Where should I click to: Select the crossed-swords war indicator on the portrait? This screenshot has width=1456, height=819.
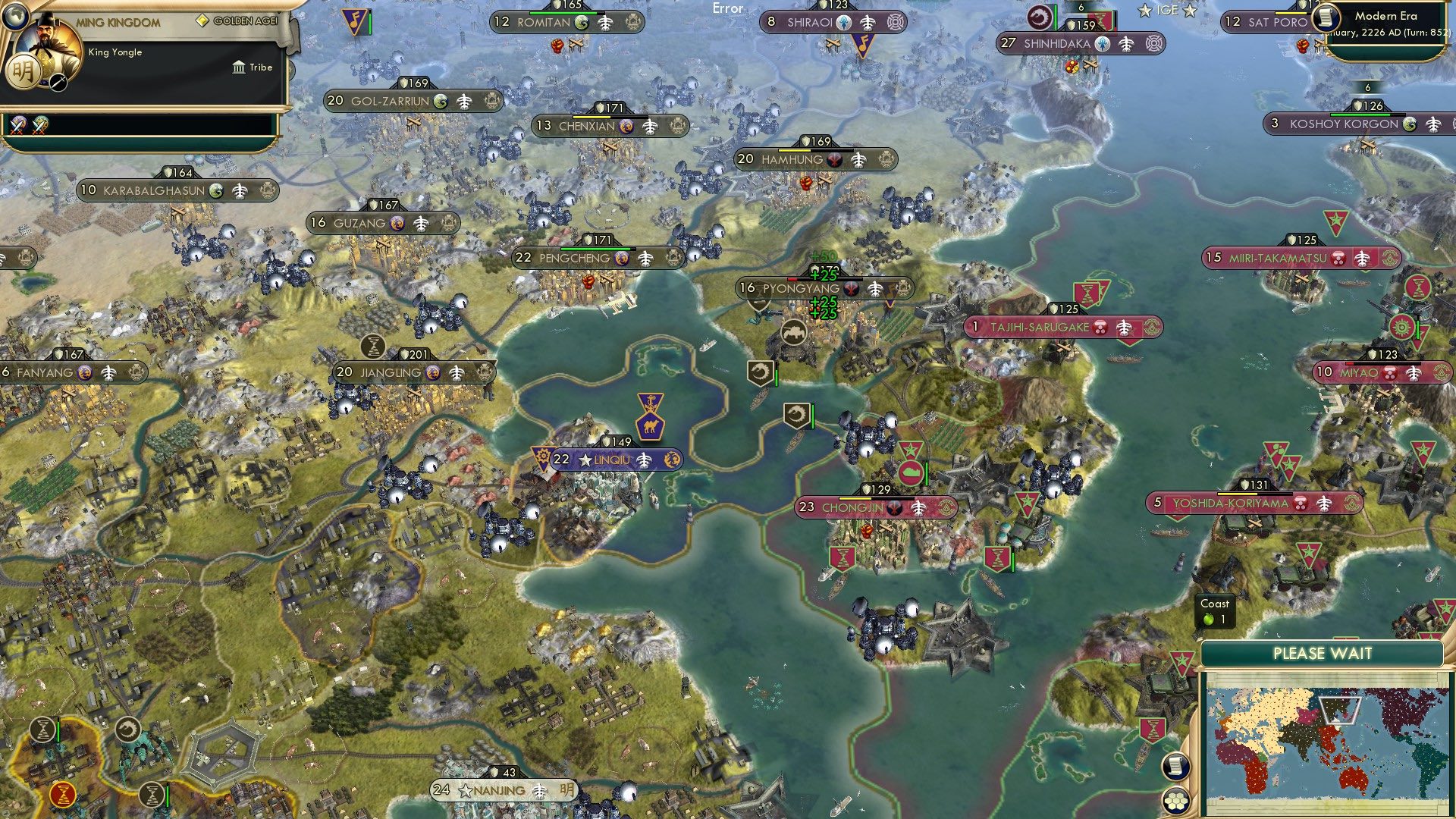point(58,82)
